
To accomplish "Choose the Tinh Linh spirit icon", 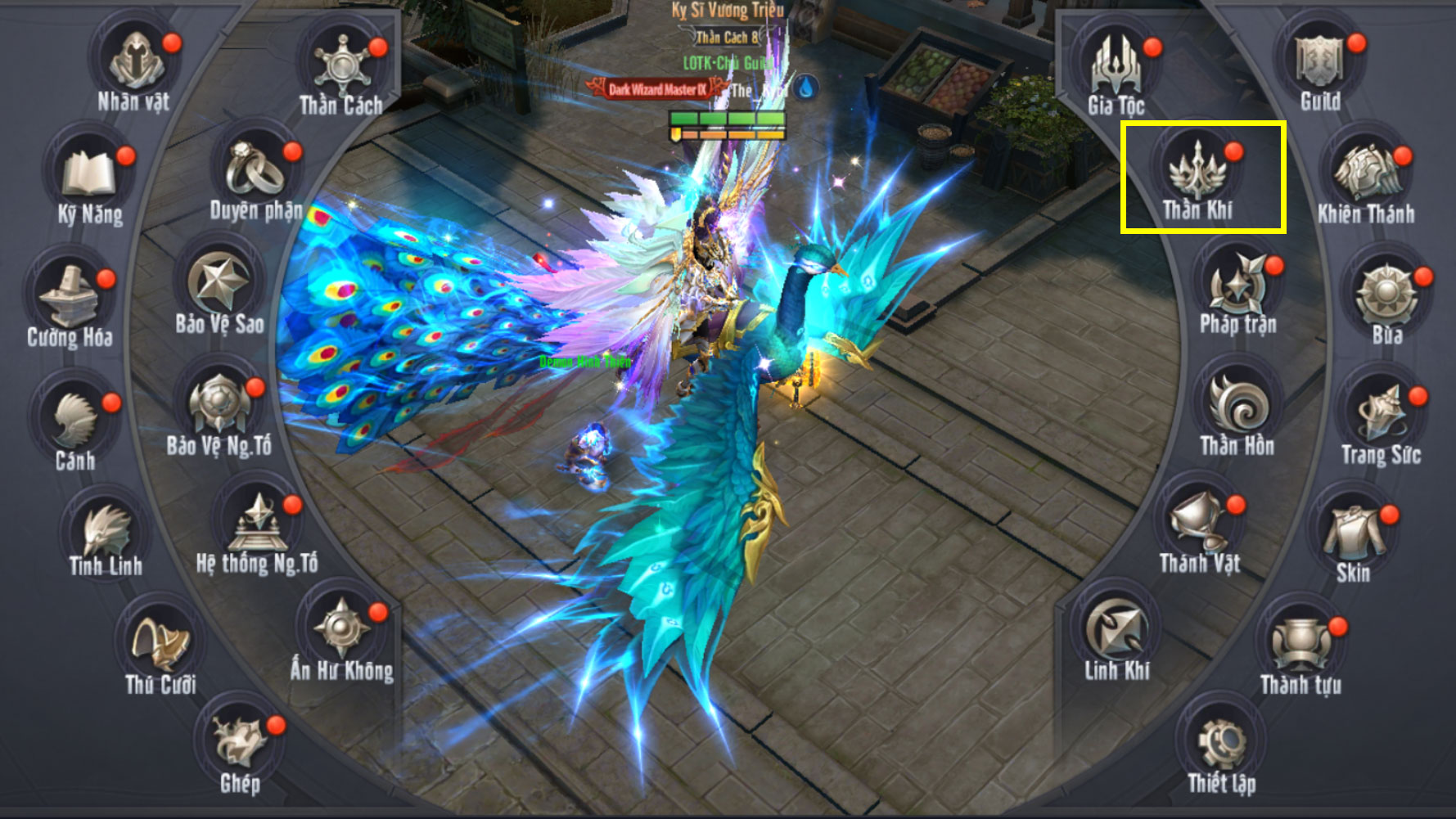I will click(x=106, y=529).
